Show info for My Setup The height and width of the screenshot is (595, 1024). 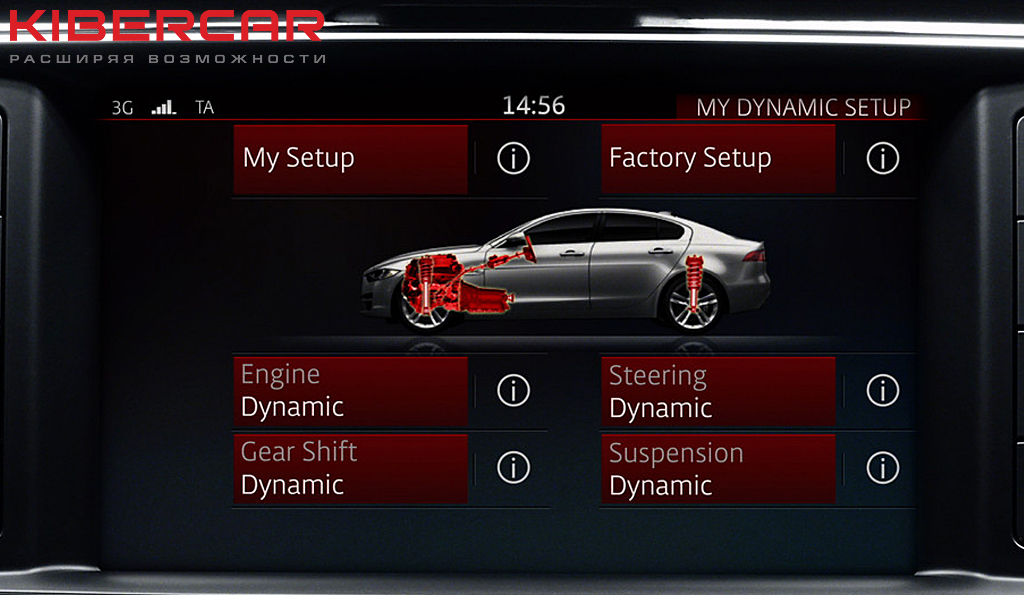pyautogui.click(x=513, y=158)
